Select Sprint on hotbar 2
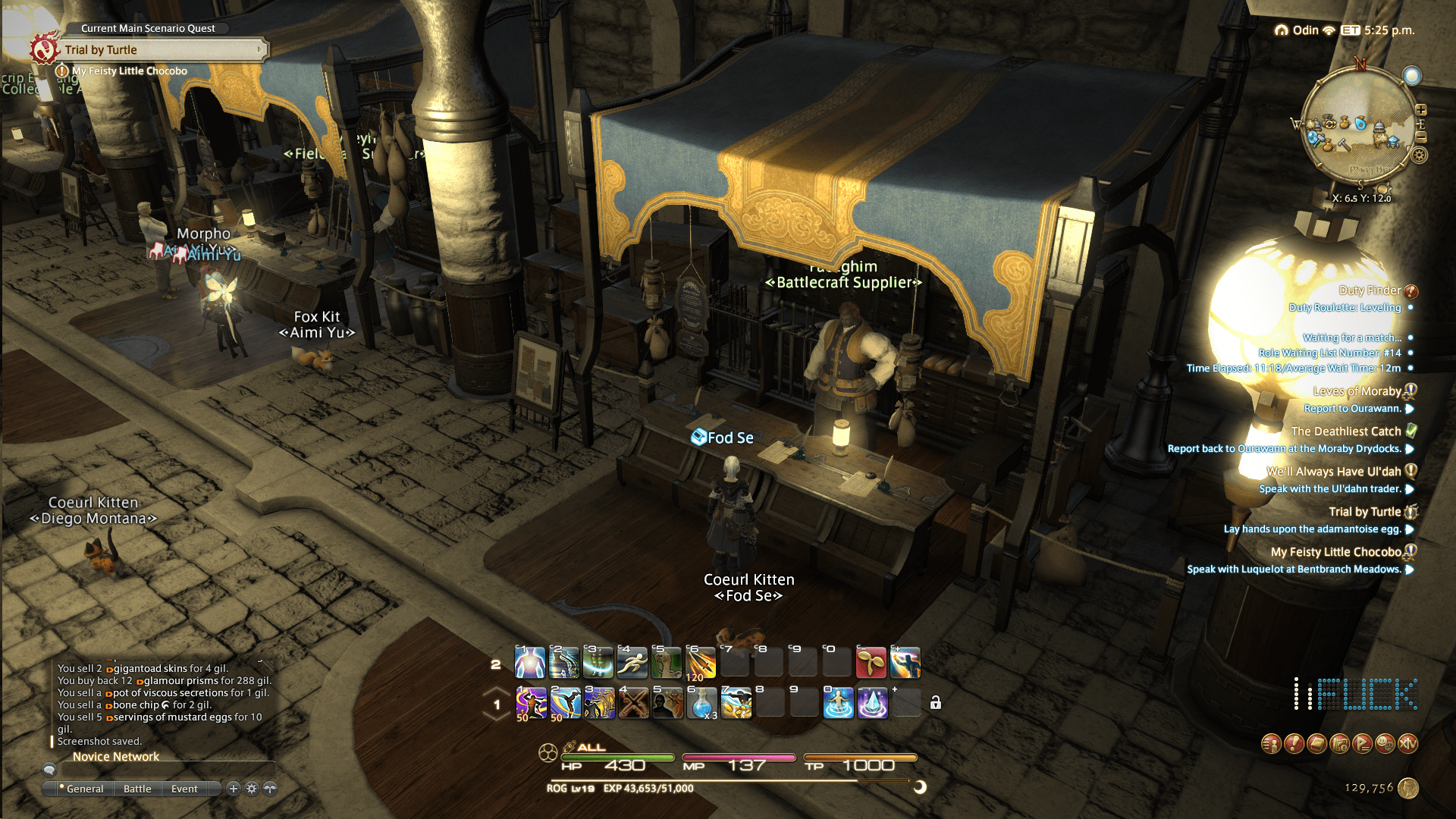Viewport: 1456px width, 819px height. coord(630,663)
